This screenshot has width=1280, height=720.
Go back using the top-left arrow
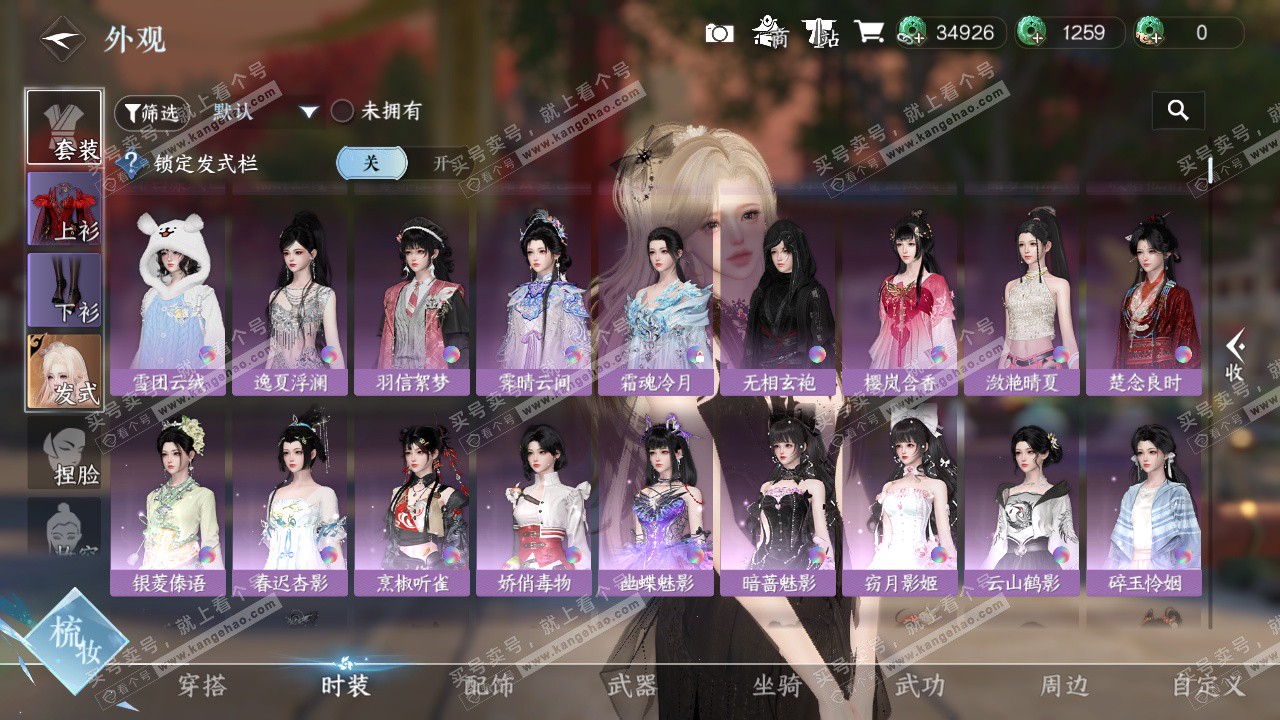coord(62,39)
